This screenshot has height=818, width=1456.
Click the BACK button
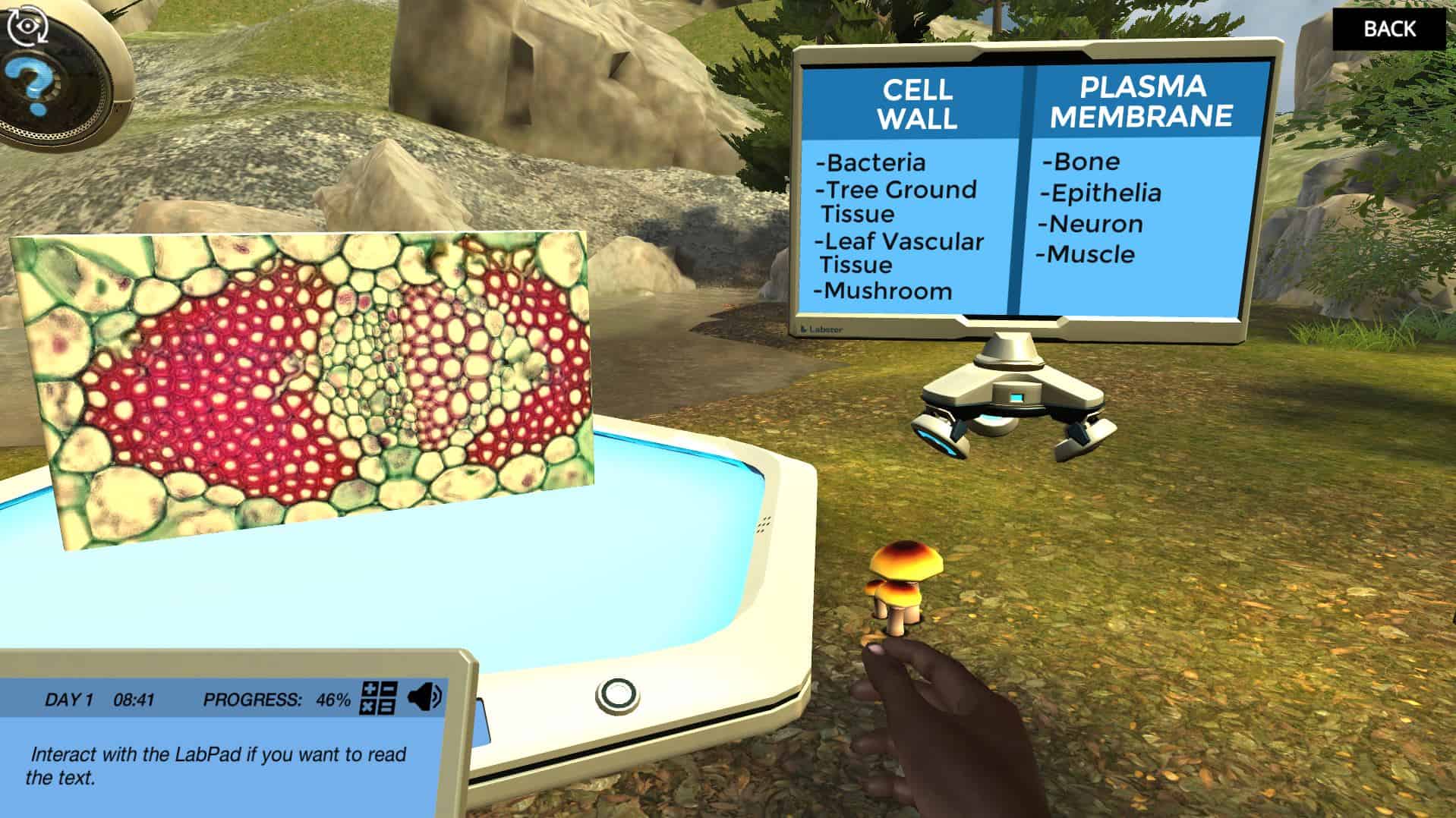[1388, 29]
